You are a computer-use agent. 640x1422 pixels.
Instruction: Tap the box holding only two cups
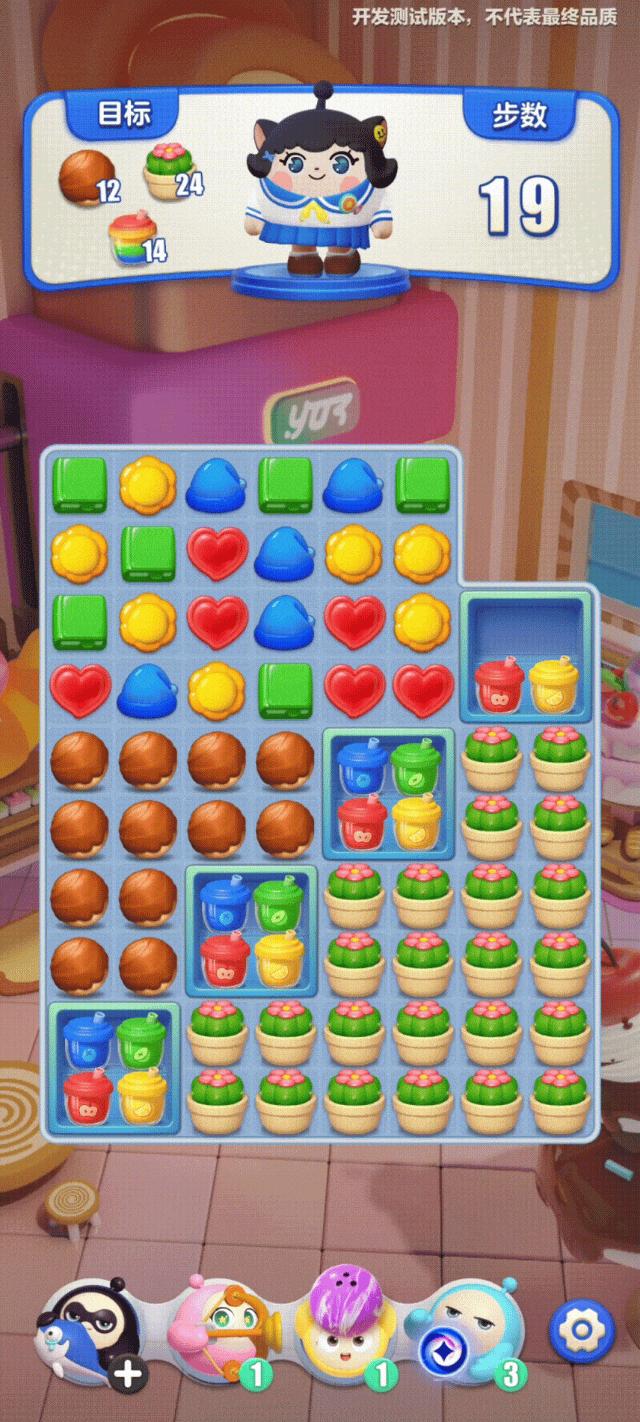click(527, 657)
